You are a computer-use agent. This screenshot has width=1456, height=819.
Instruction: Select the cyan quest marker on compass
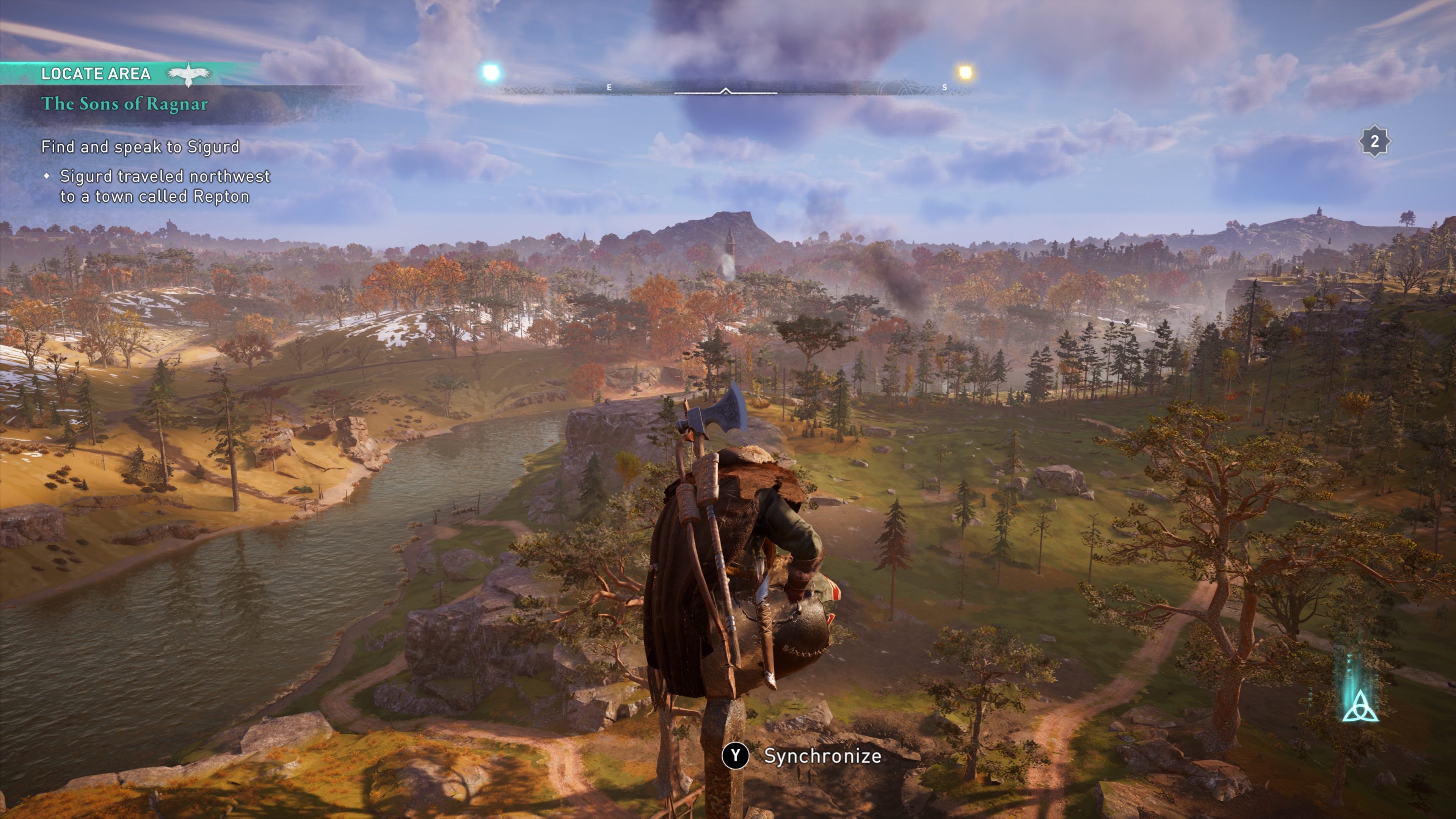491,72
